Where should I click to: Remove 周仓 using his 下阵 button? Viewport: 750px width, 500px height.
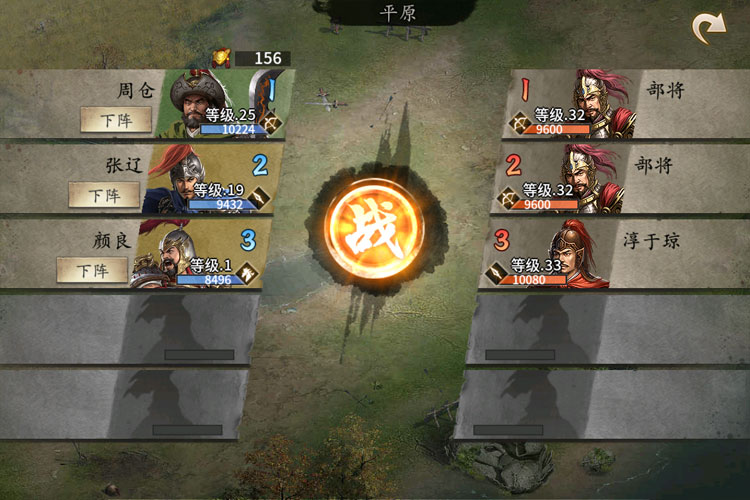(116, 120)
